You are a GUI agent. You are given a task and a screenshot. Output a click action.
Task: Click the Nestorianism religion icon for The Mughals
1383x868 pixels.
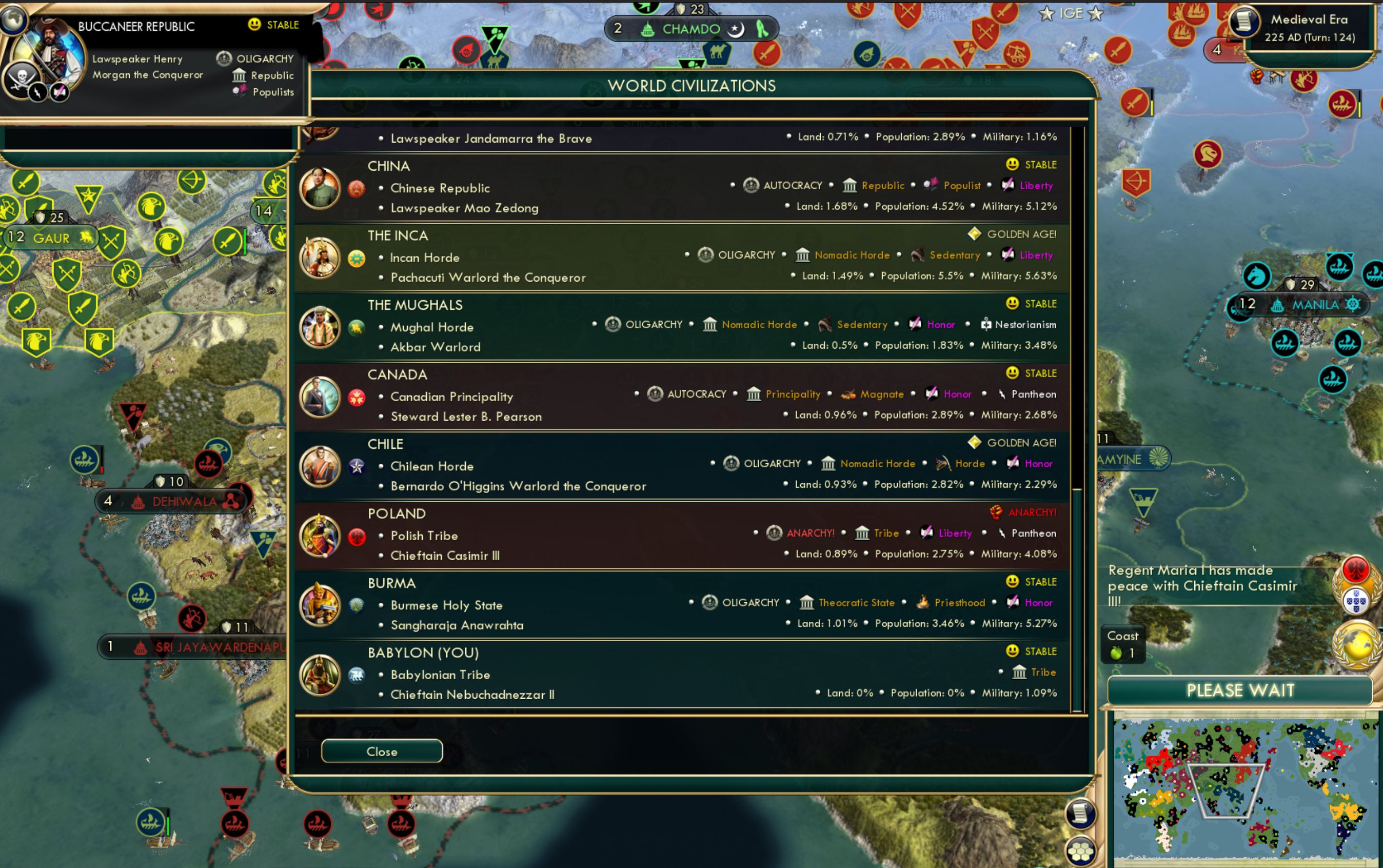coord(987,324)
